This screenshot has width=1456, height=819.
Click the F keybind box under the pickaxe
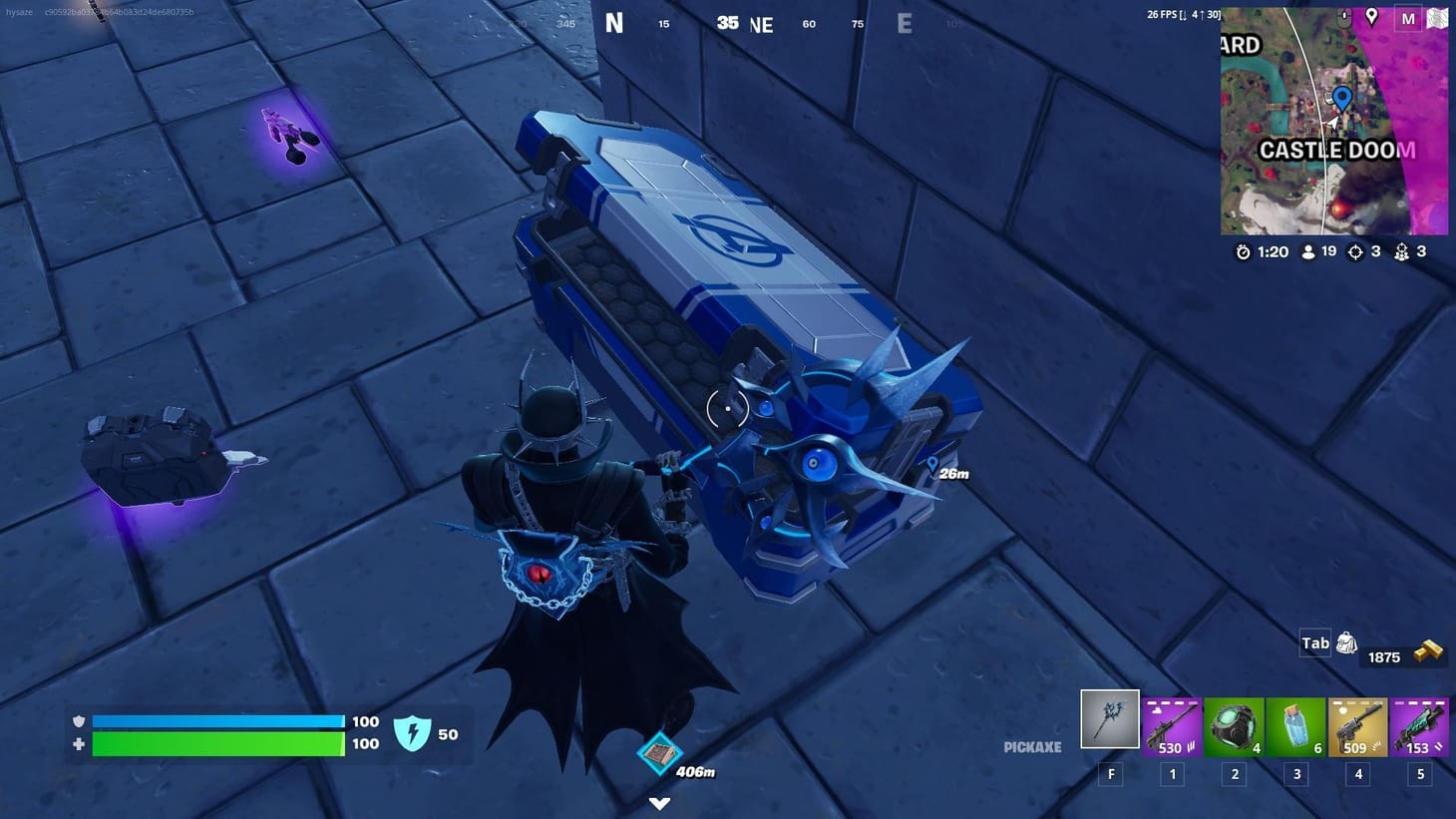pyautogui.click(x=1110, y=774)
